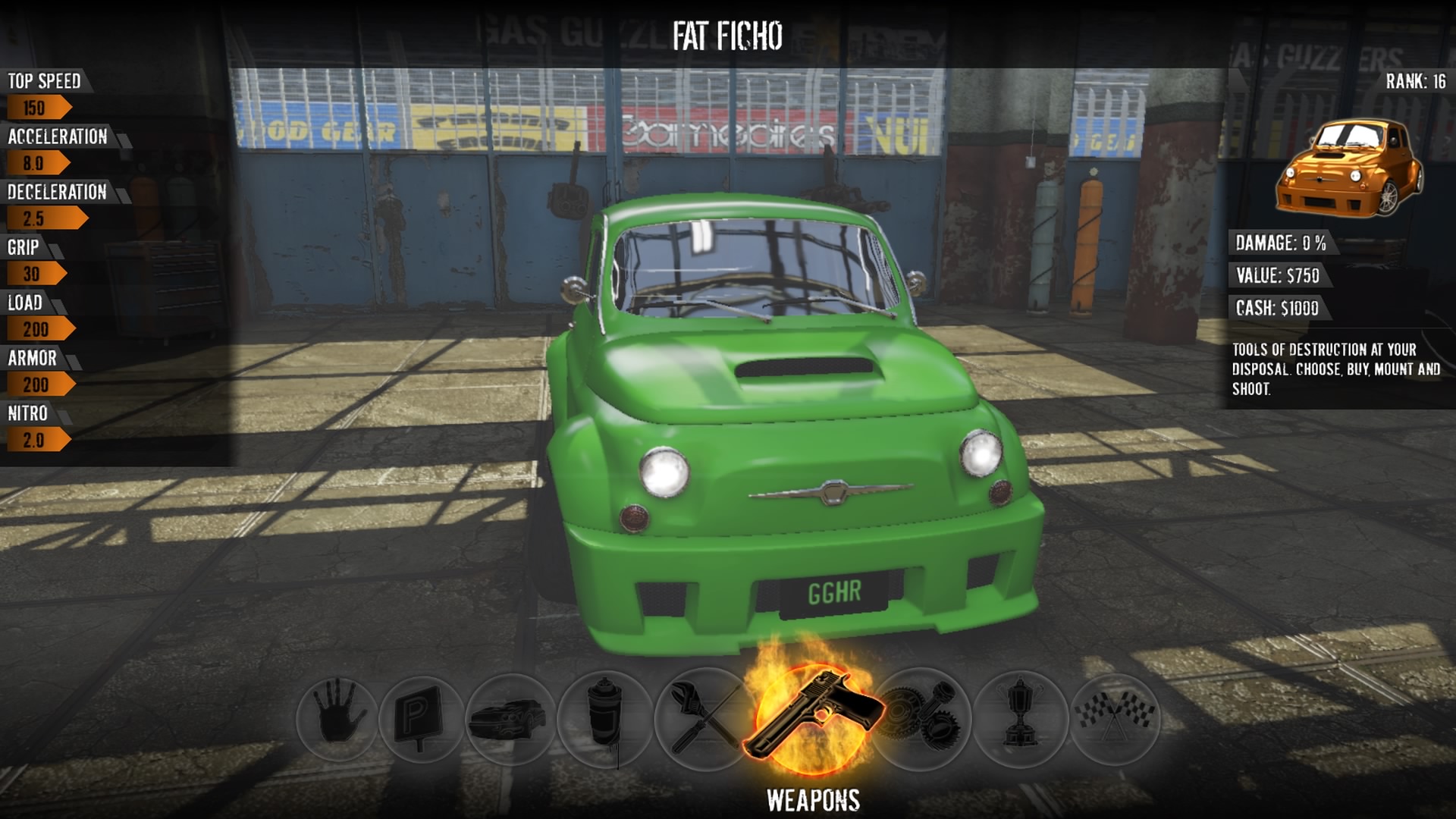Click the trophy cup icon
This screenshot has height=819, width=1456.
pyautogui.click(x=1020, y=717)
